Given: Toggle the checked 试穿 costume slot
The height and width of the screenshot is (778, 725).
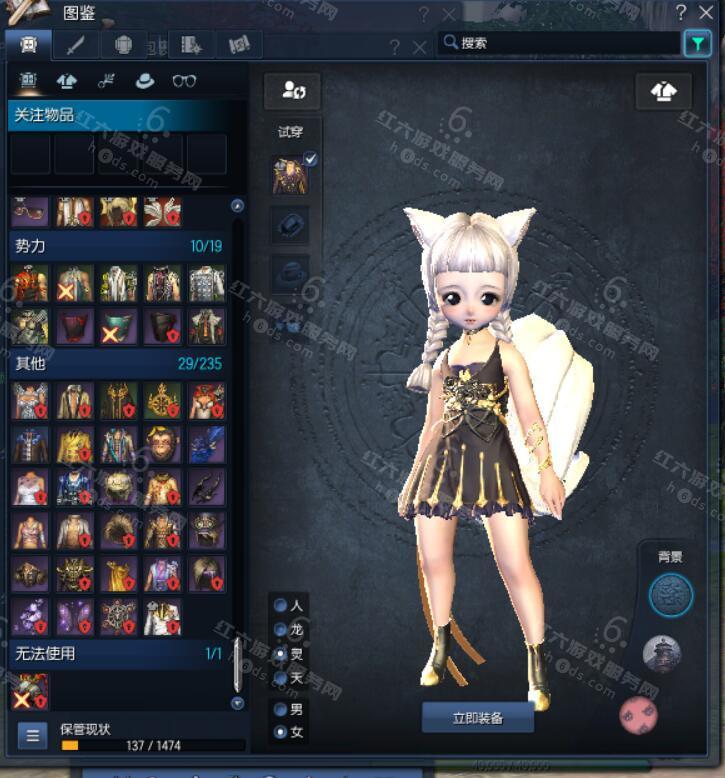Looking at the screenshot, I should pyautogui.click(x=292, y=176).
